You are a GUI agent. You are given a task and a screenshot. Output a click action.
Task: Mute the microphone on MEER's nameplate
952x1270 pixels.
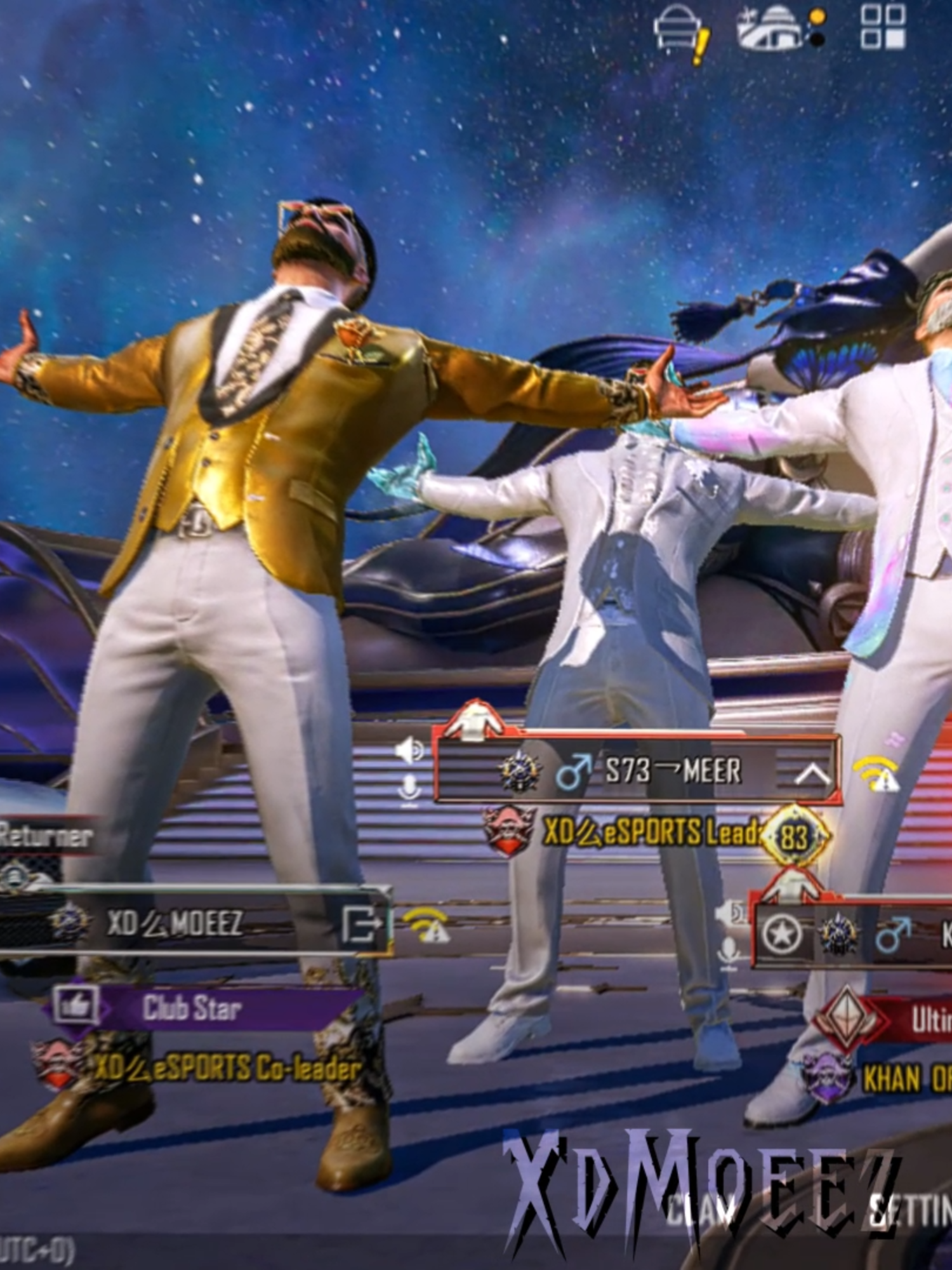[x=409, y=786]
